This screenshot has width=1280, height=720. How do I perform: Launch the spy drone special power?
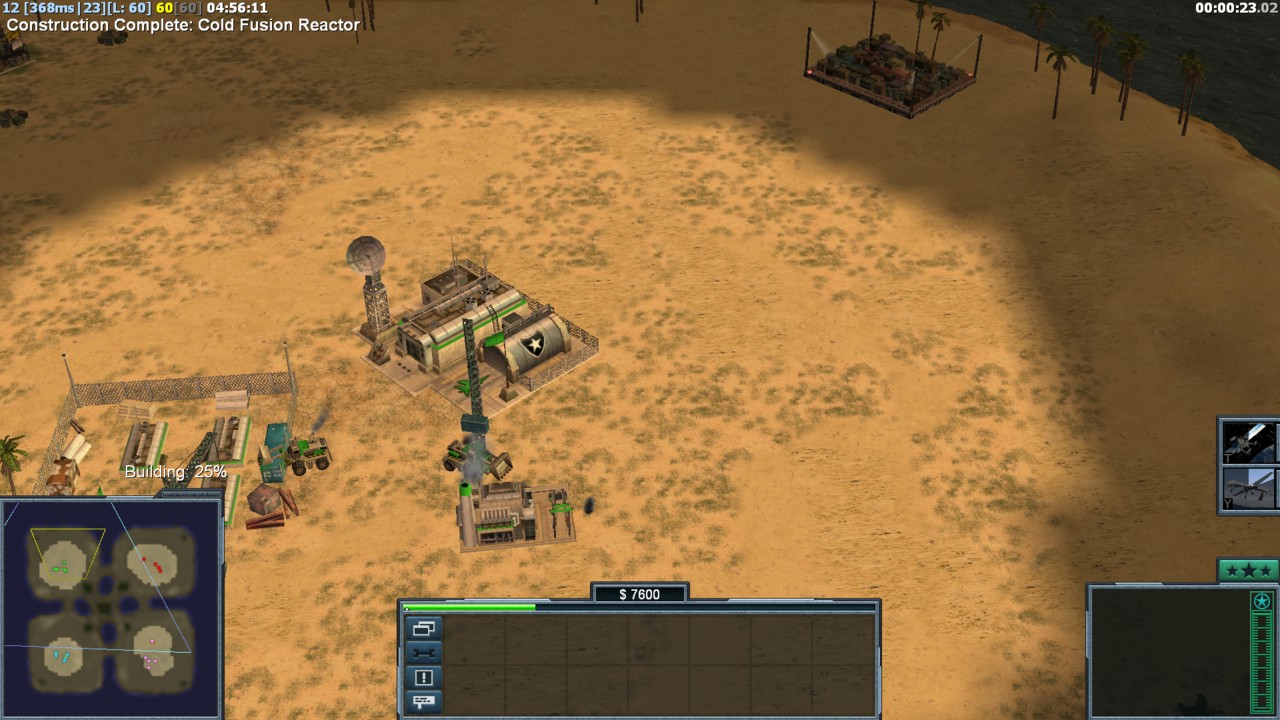(x=1250, y=490)
